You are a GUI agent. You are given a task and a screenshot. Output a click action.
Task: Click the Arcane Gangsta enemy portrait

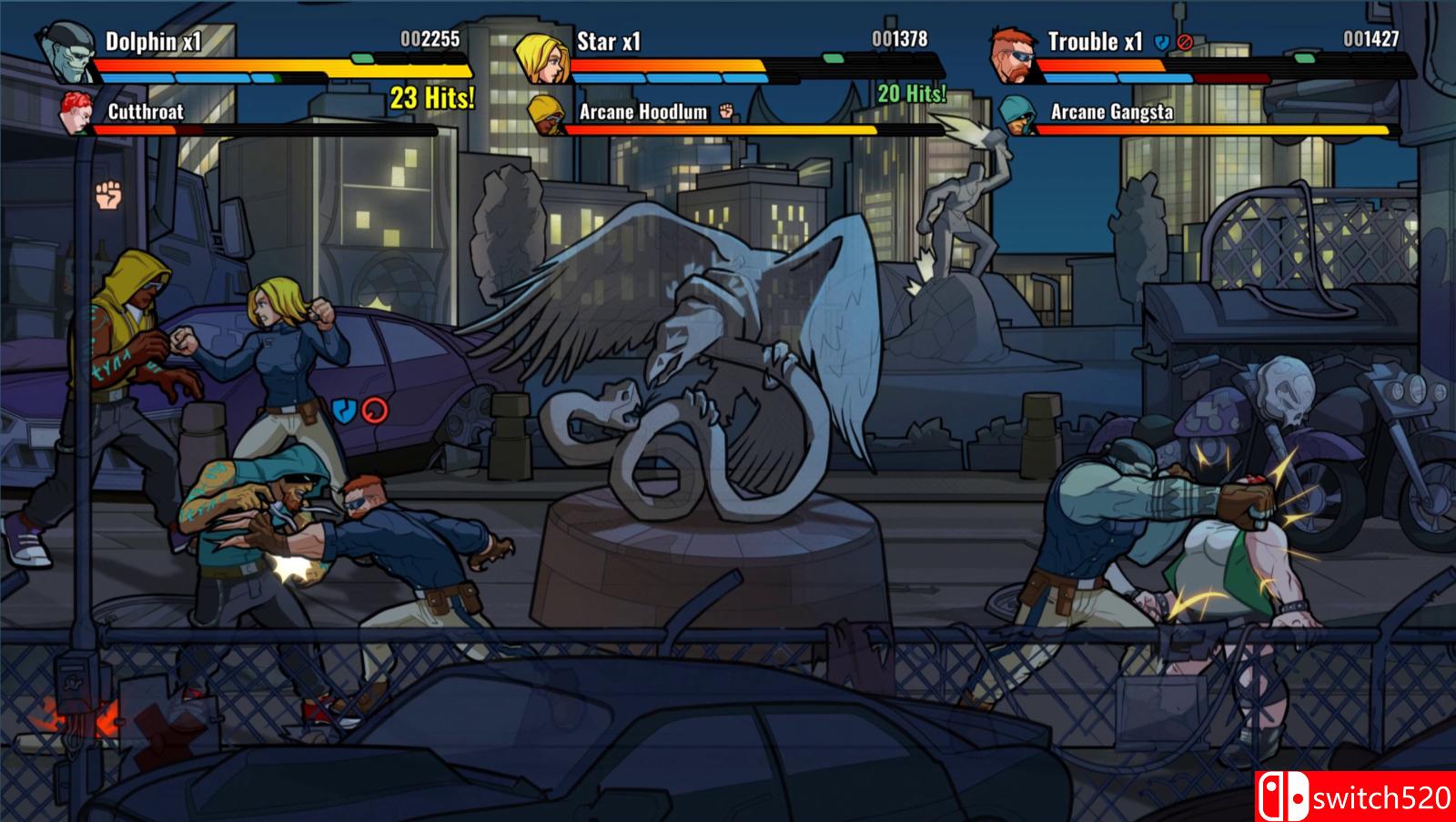(x=1016, y=117)
